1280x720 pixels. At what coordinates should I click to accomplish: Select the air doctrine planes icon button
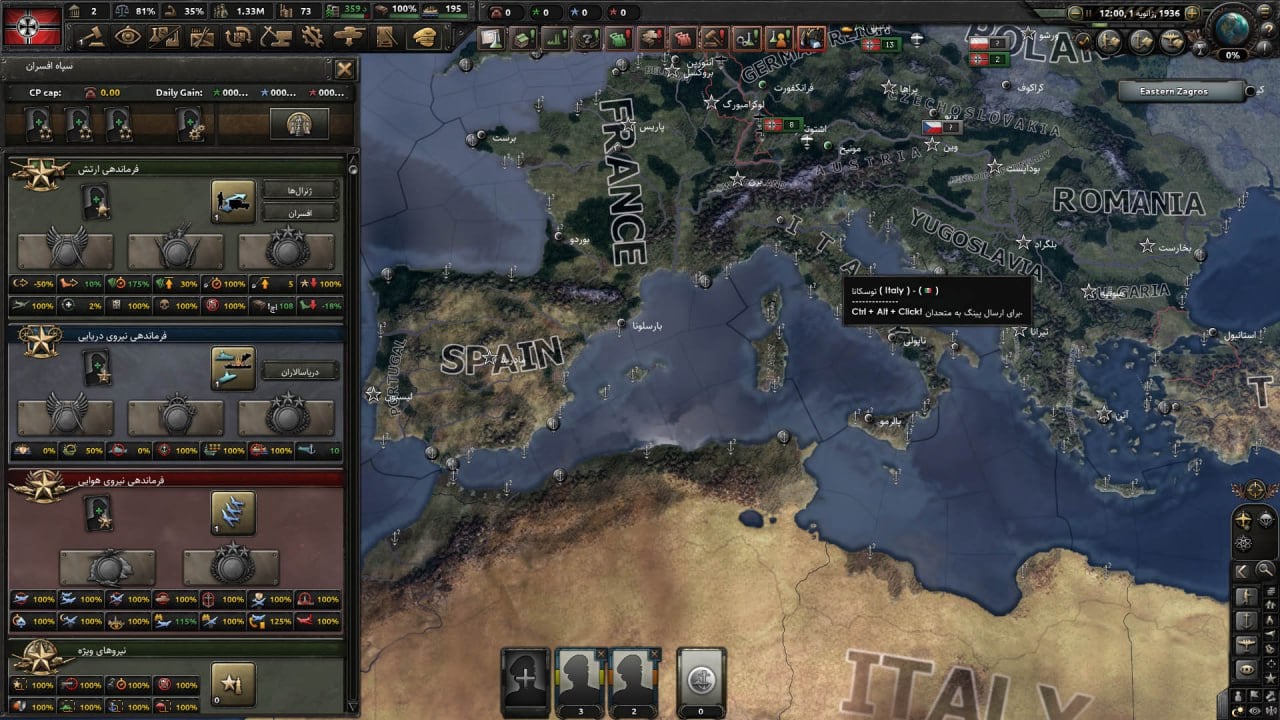pyautogui.click(x=233, y=512)
